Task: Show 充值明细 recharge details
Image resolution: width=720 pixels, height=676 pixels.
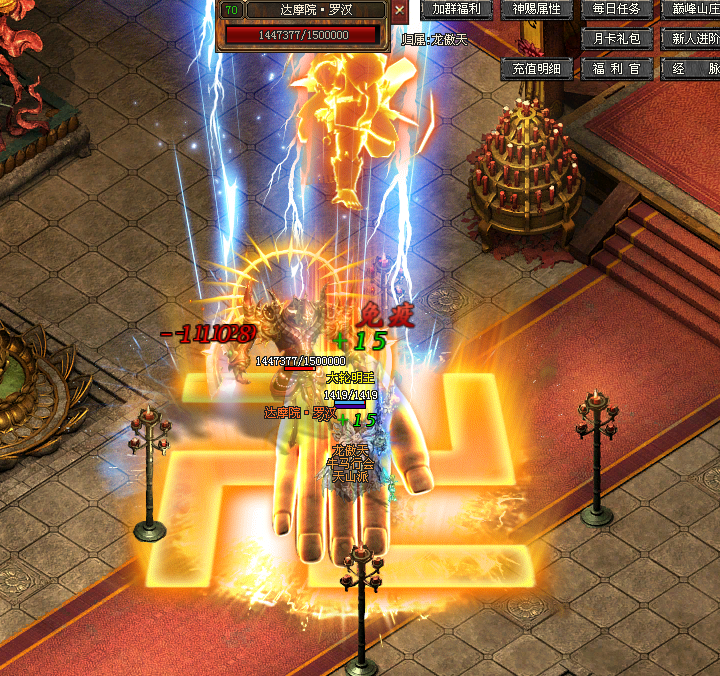Action: coord(537,69)
